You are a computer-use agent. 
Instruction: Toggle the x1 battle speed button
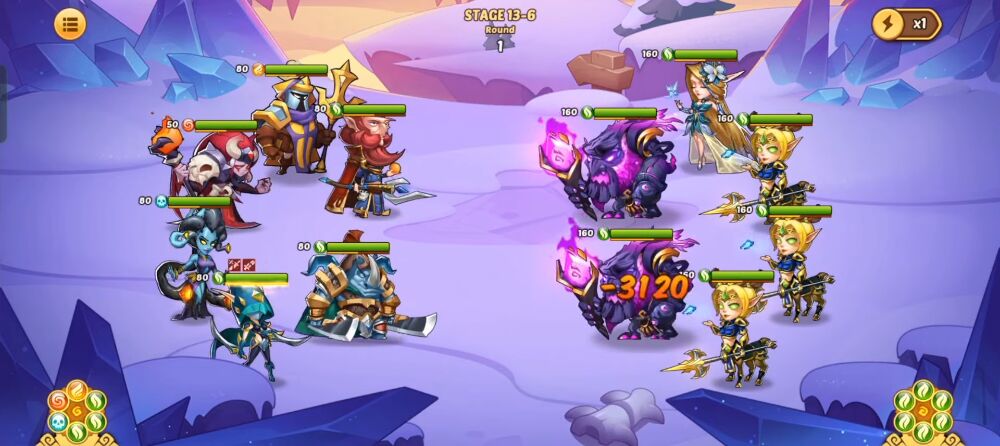click(x=906, y=24)
